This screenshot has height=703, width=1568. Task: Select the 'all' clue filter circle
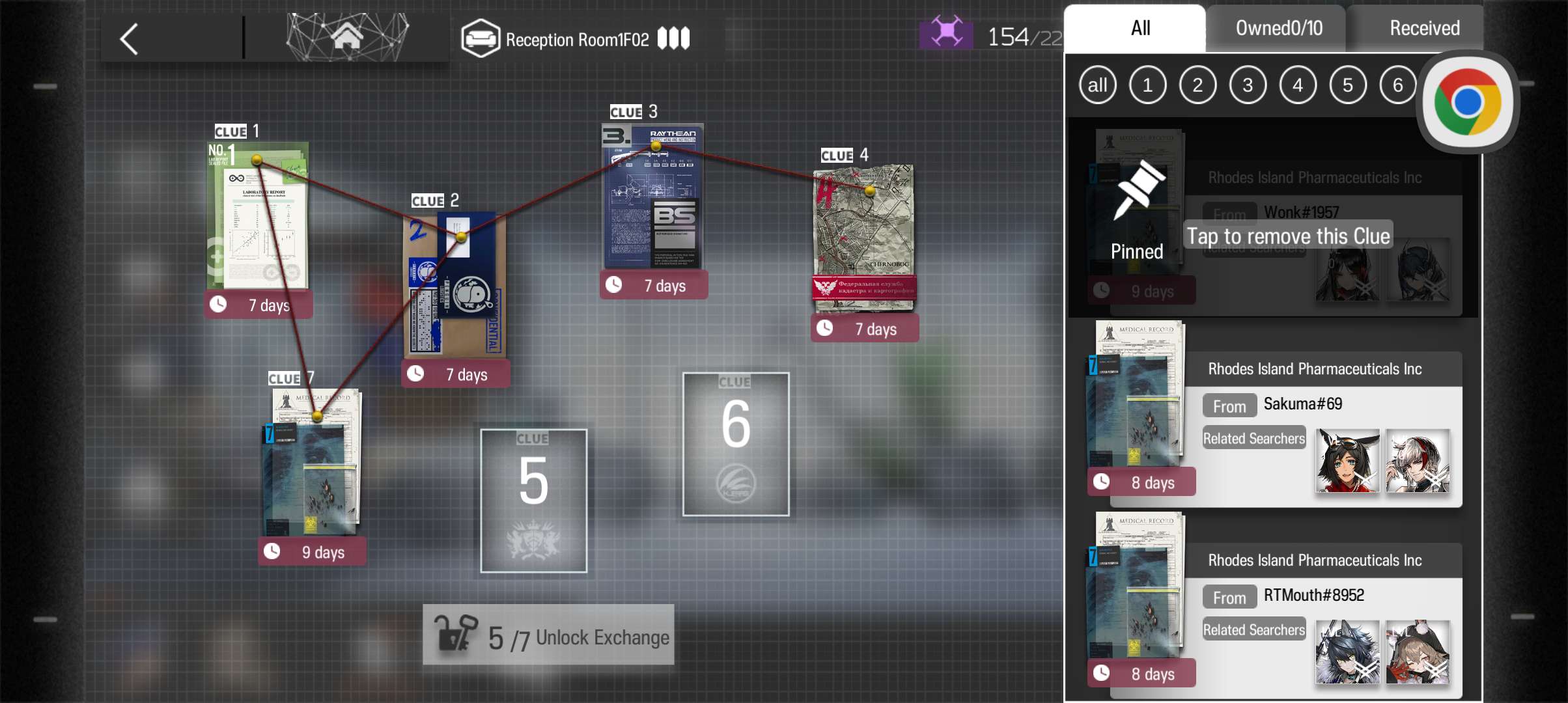pos(1097,85)
